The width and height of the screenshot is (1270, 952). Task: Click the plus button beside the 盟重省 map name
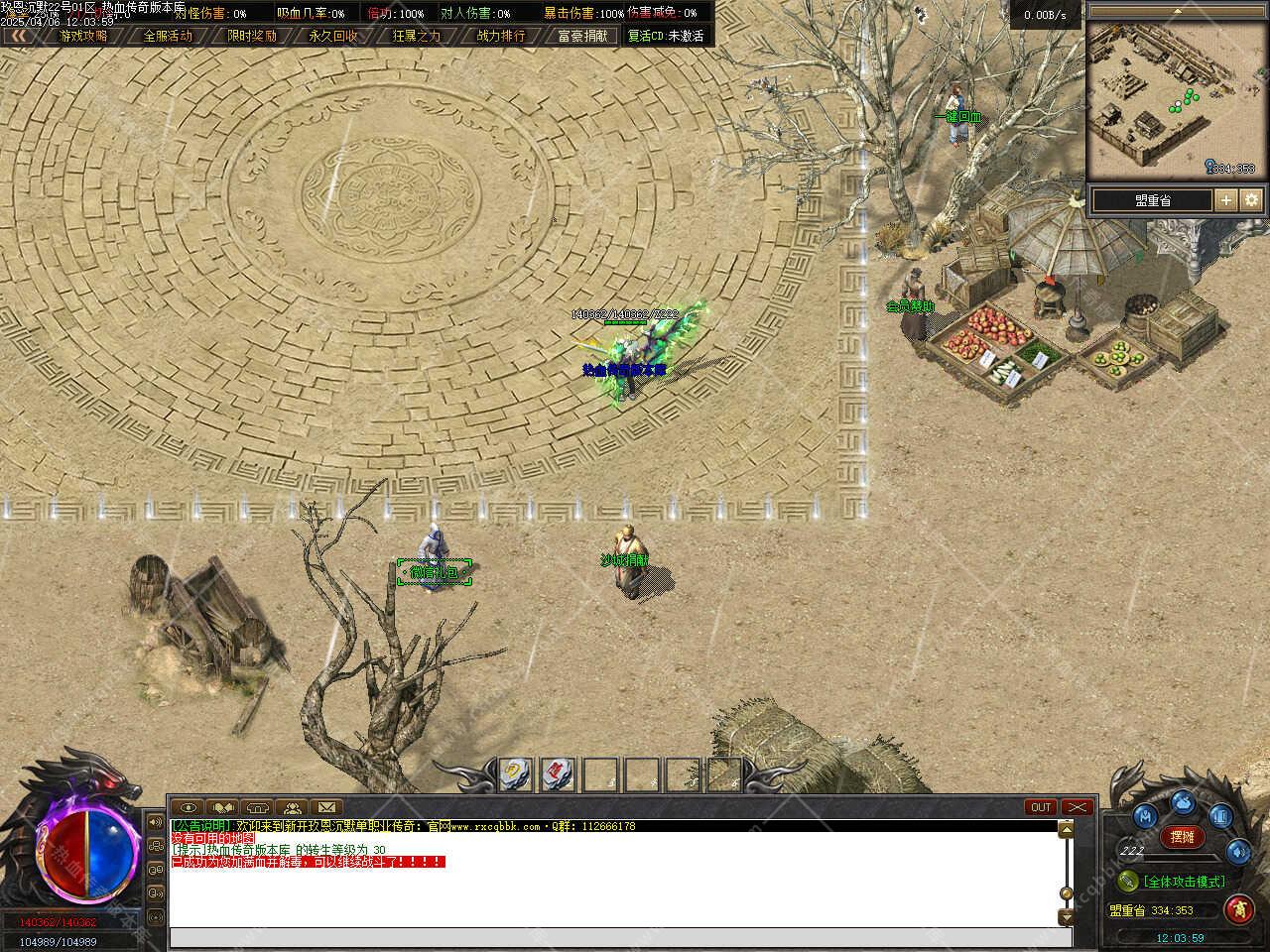[x=1226, y=200]
